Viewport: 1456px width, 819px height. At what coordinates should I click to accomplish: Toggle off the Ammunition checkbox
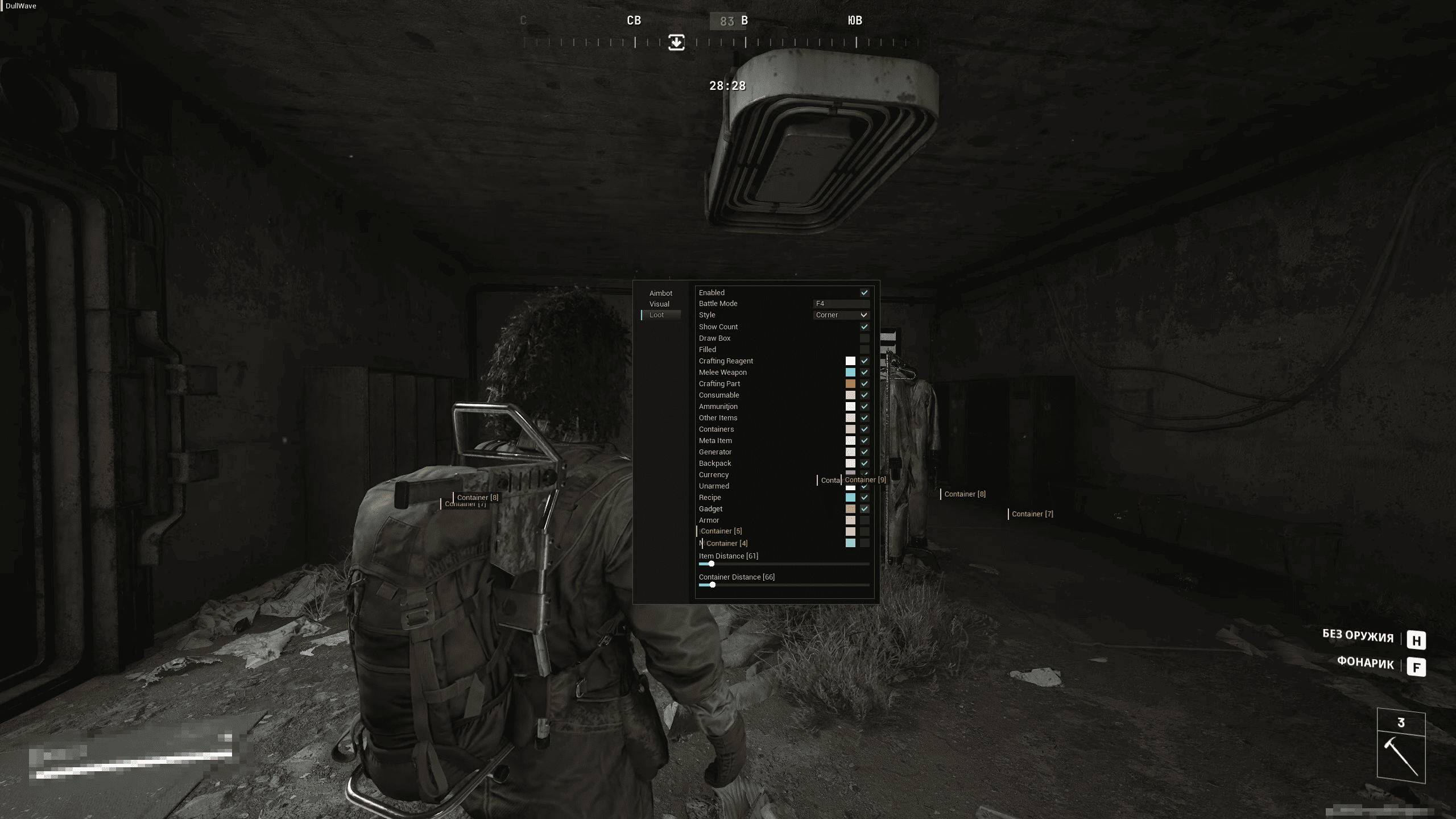(x=864, y=406)
